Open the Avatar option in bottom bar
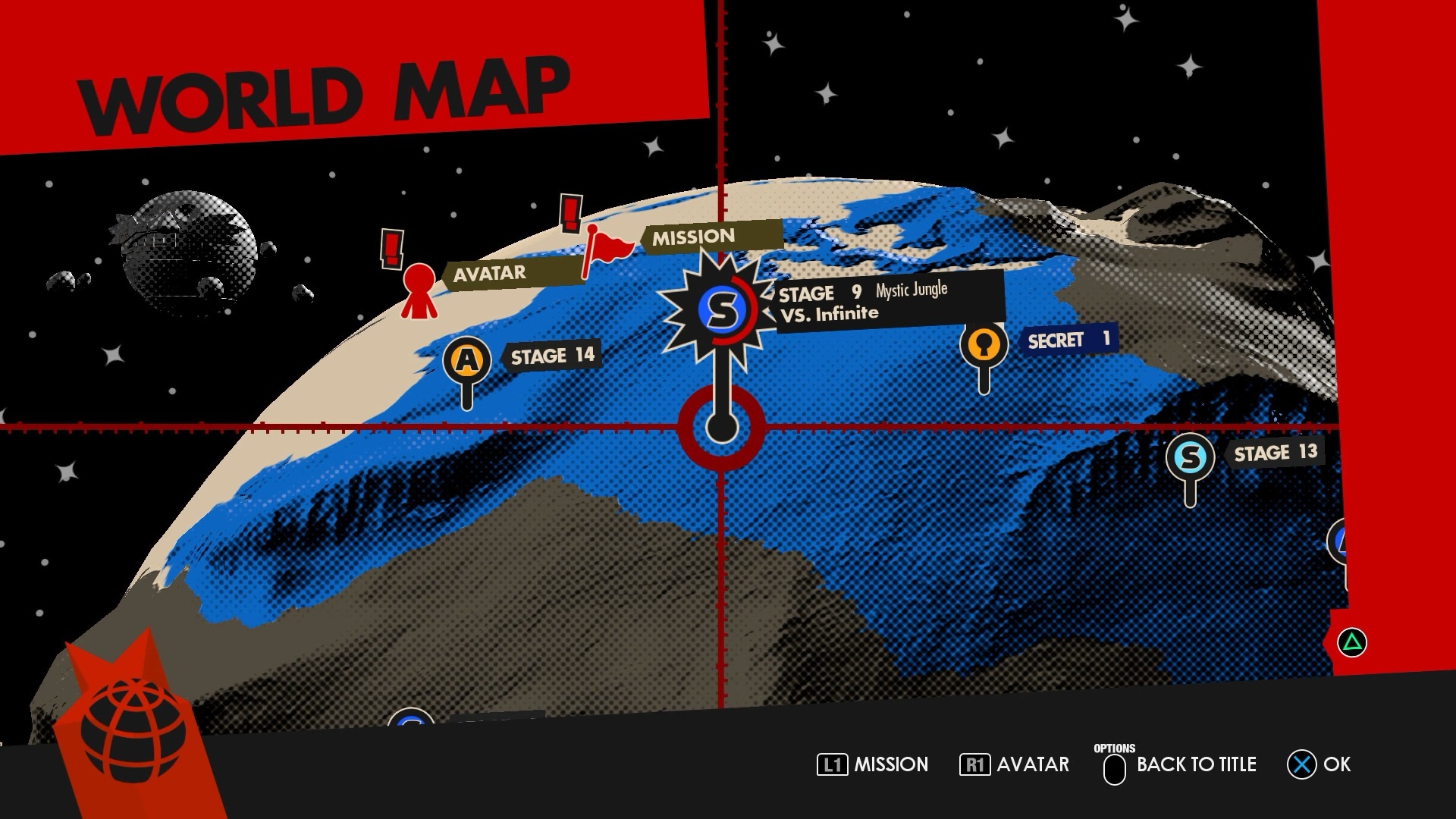This screenshot has width=1456, height=819. [1015, 764]
